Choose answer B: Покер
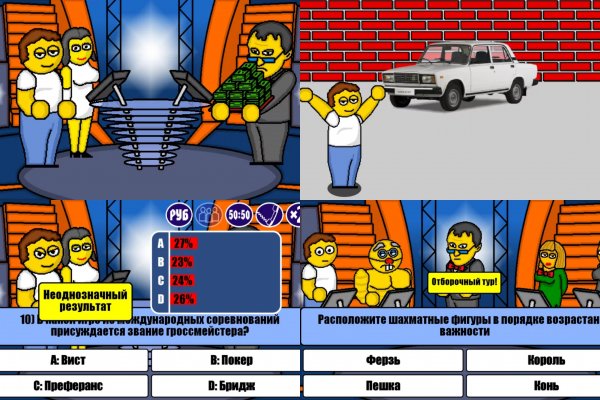600x400 pixels. point(224,360)
